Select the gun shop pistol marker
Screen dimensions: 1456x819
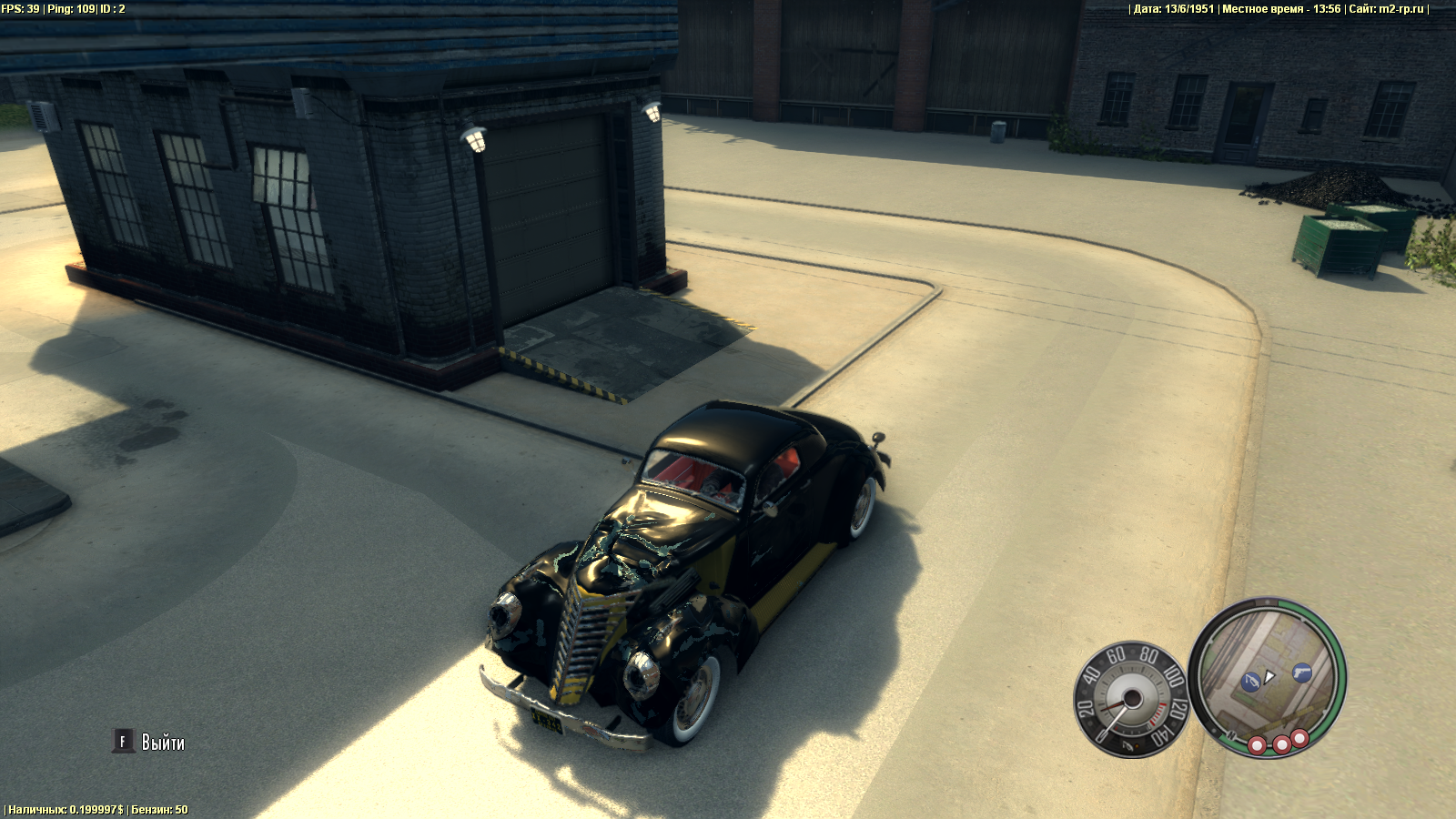pos(1302,672)
